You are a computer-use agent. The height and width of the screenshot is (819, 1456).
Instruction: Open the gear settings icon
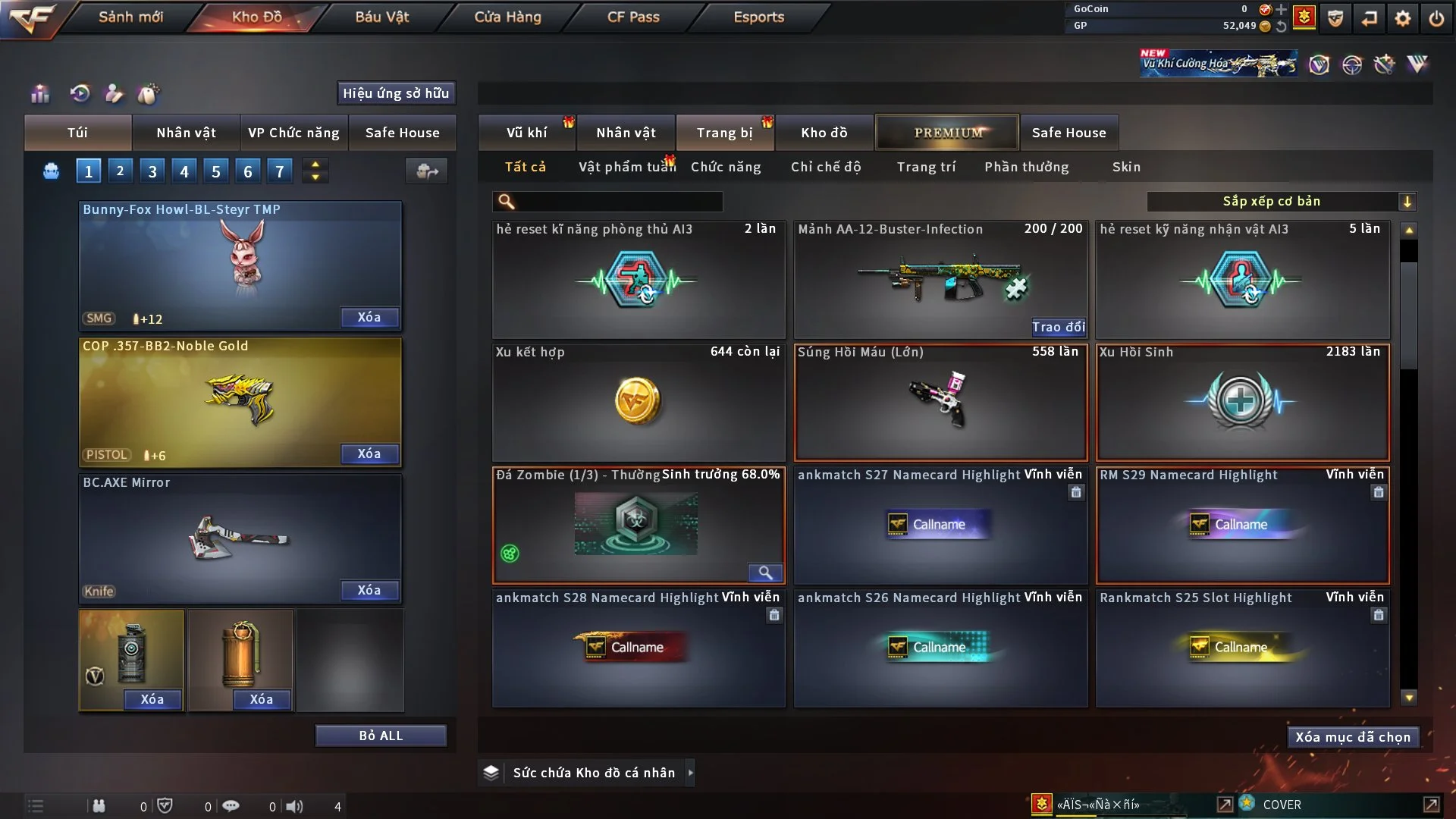(x=1403, y=18)
